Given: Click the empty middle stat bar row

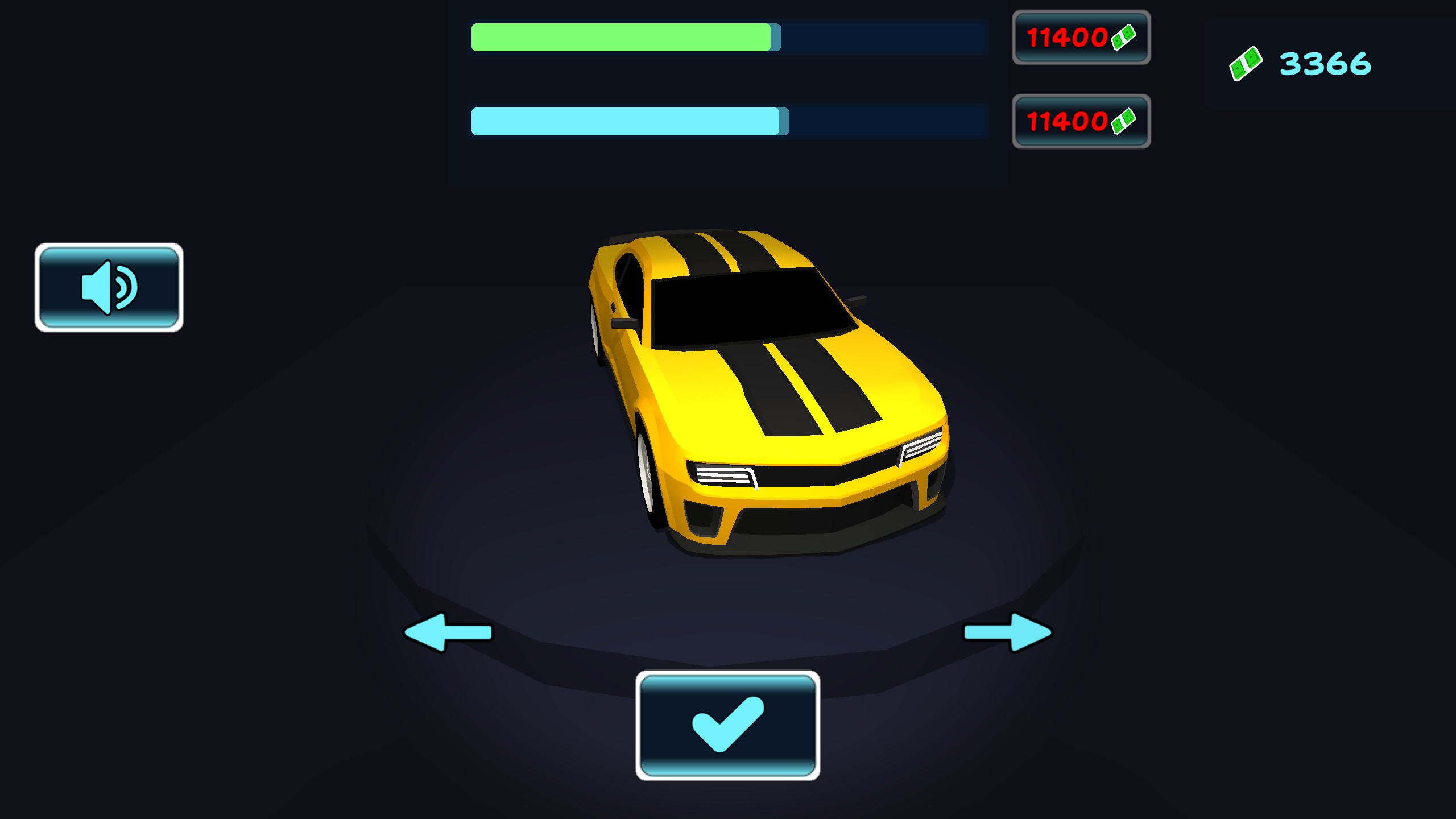Looking at the screenshot, I should click(x=728, y=80).
